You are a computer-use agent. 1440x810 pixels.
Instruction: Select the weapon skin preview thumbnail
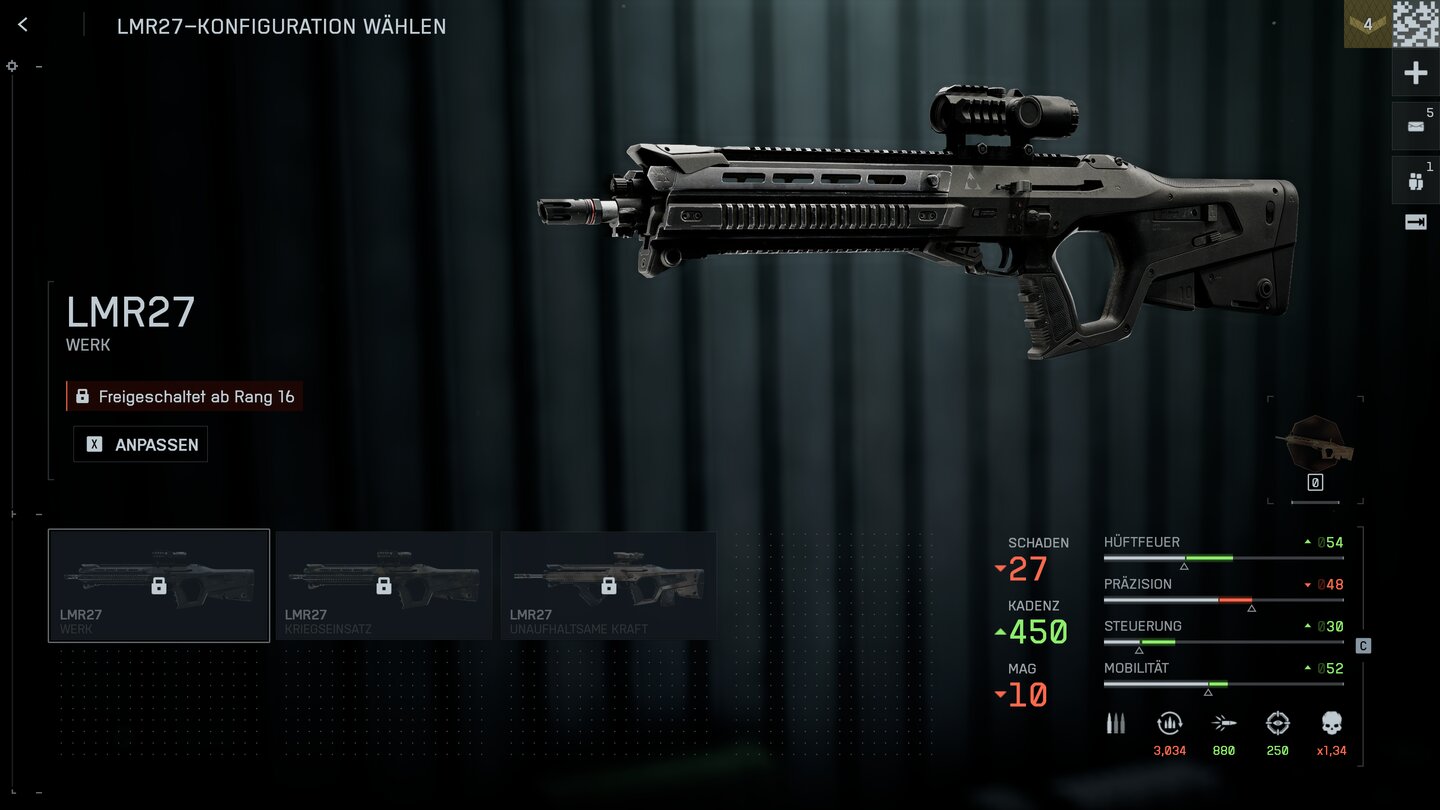click(x=1316, y=442)
